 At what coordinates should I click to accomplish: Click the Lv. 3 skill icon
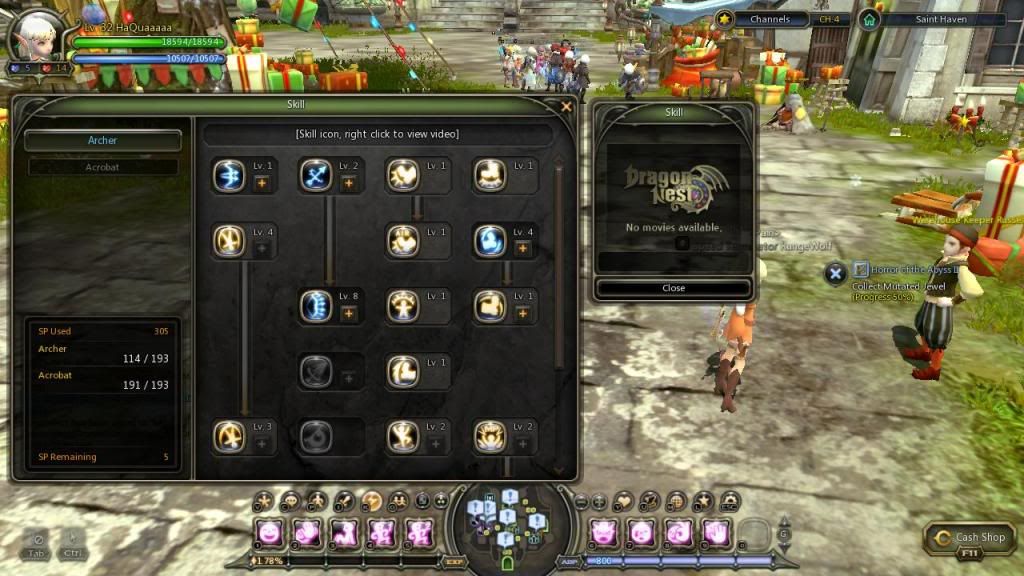tap(229, 435)
